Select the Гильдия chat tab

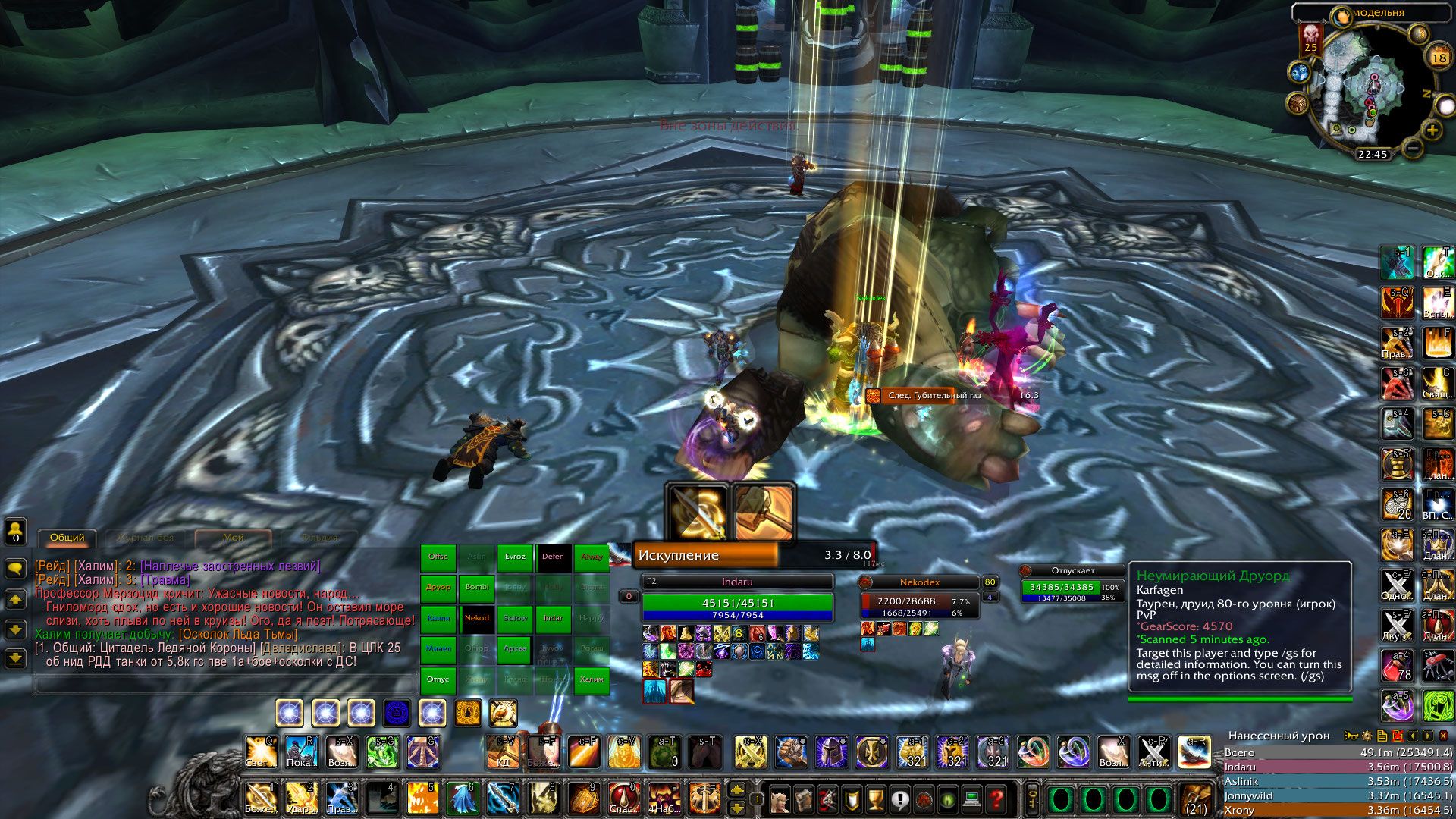click(x=319, y=538)
